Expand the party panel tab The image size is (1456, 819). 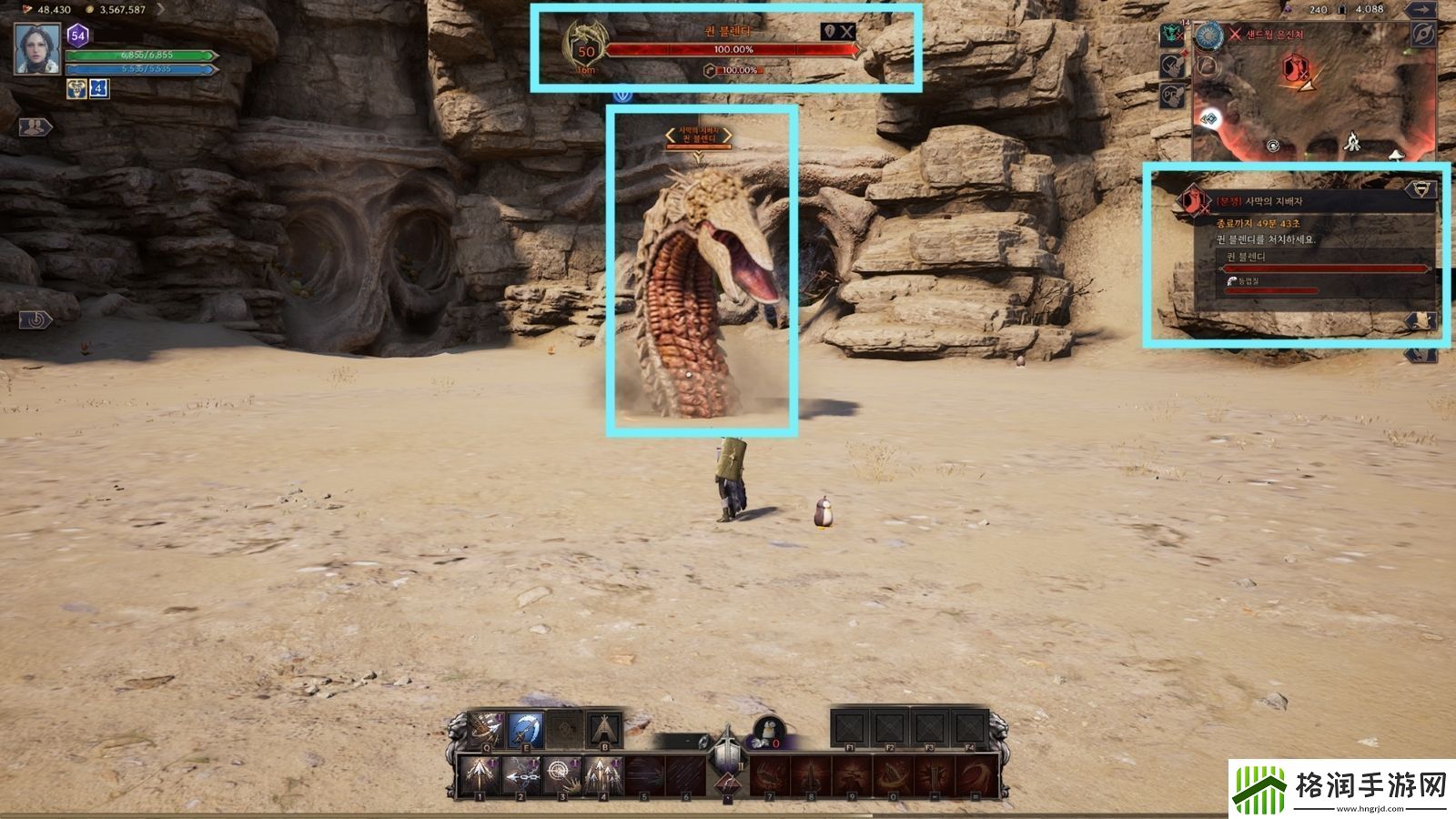coord(35,126)
